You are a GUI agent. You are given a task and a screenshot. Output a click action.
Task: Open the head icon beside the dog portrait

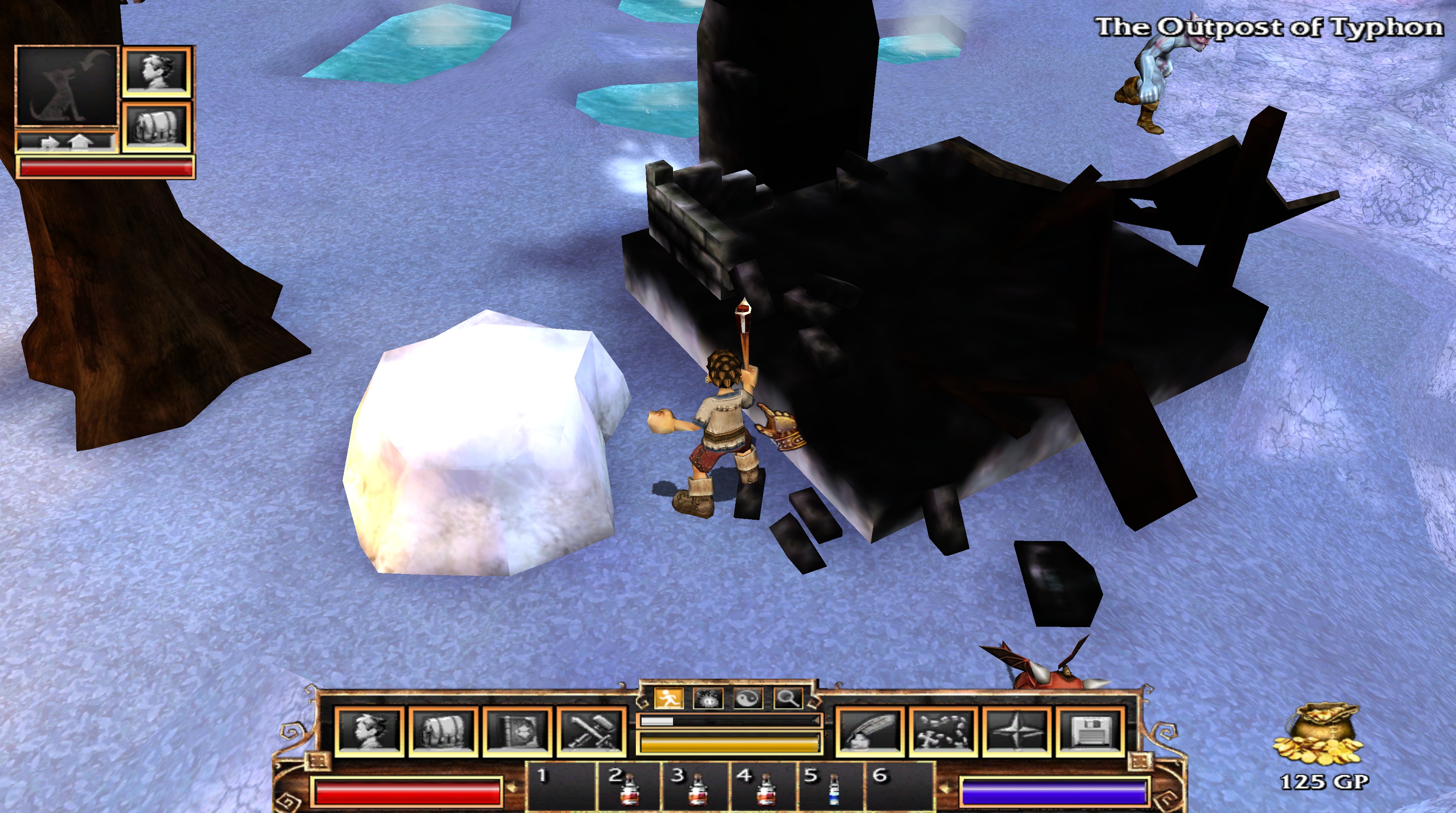tap(157, 72)
